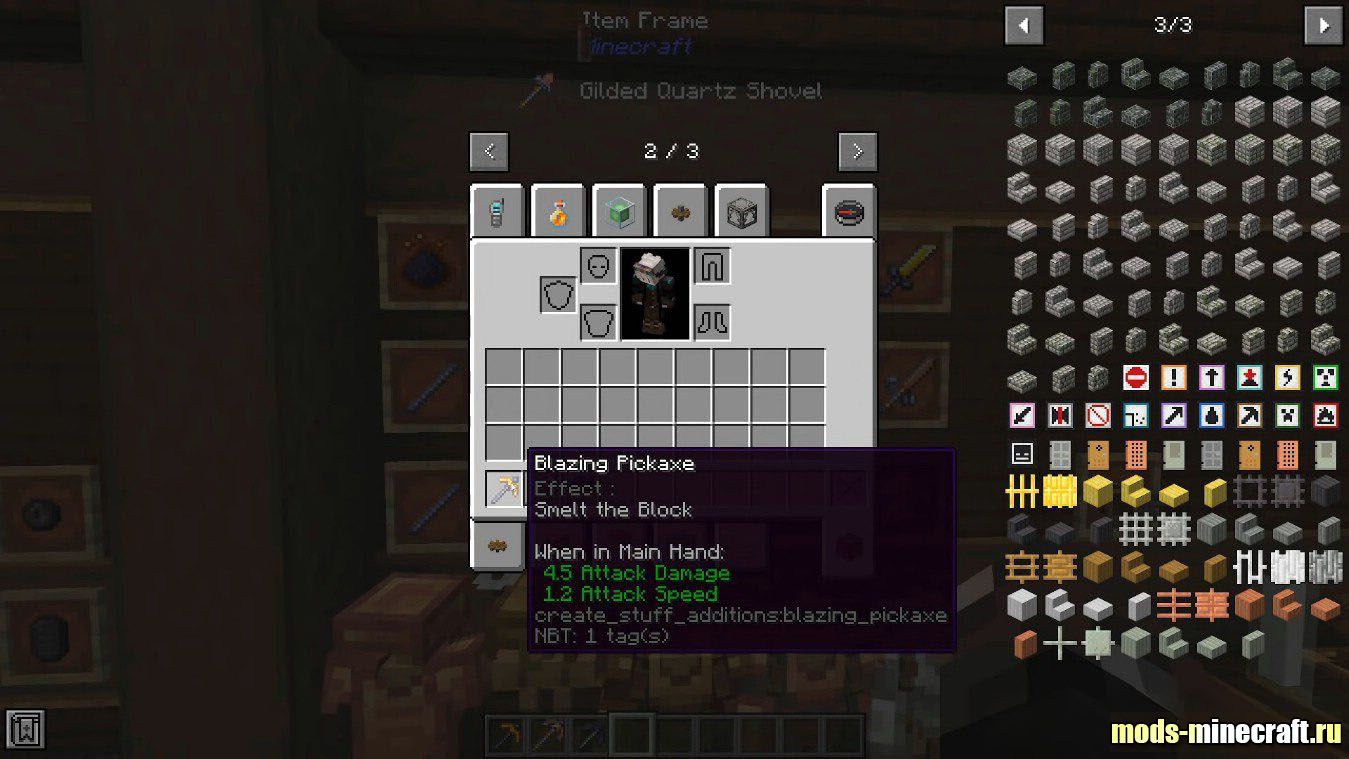Choose the gray machine casing tab

[742, 211]
